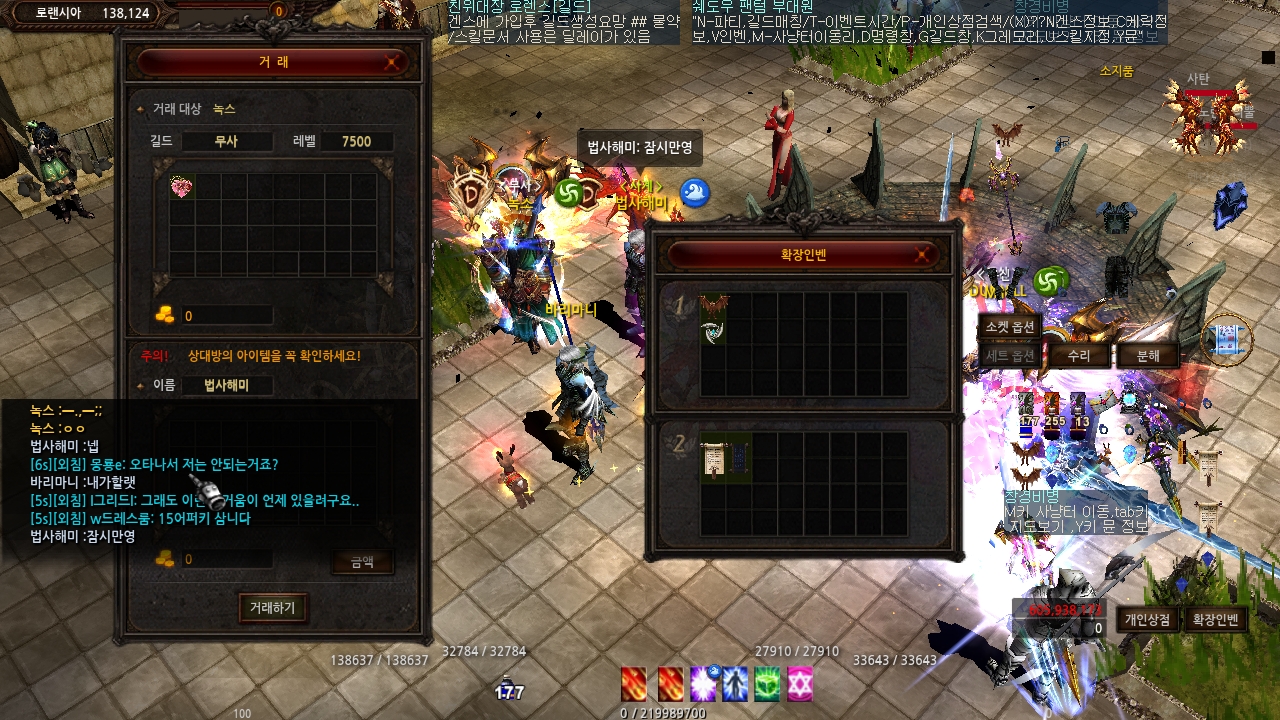Activate the green cube skill
Image resolution: width=1280 pixels, height=720 pixels.
[767, 684]
